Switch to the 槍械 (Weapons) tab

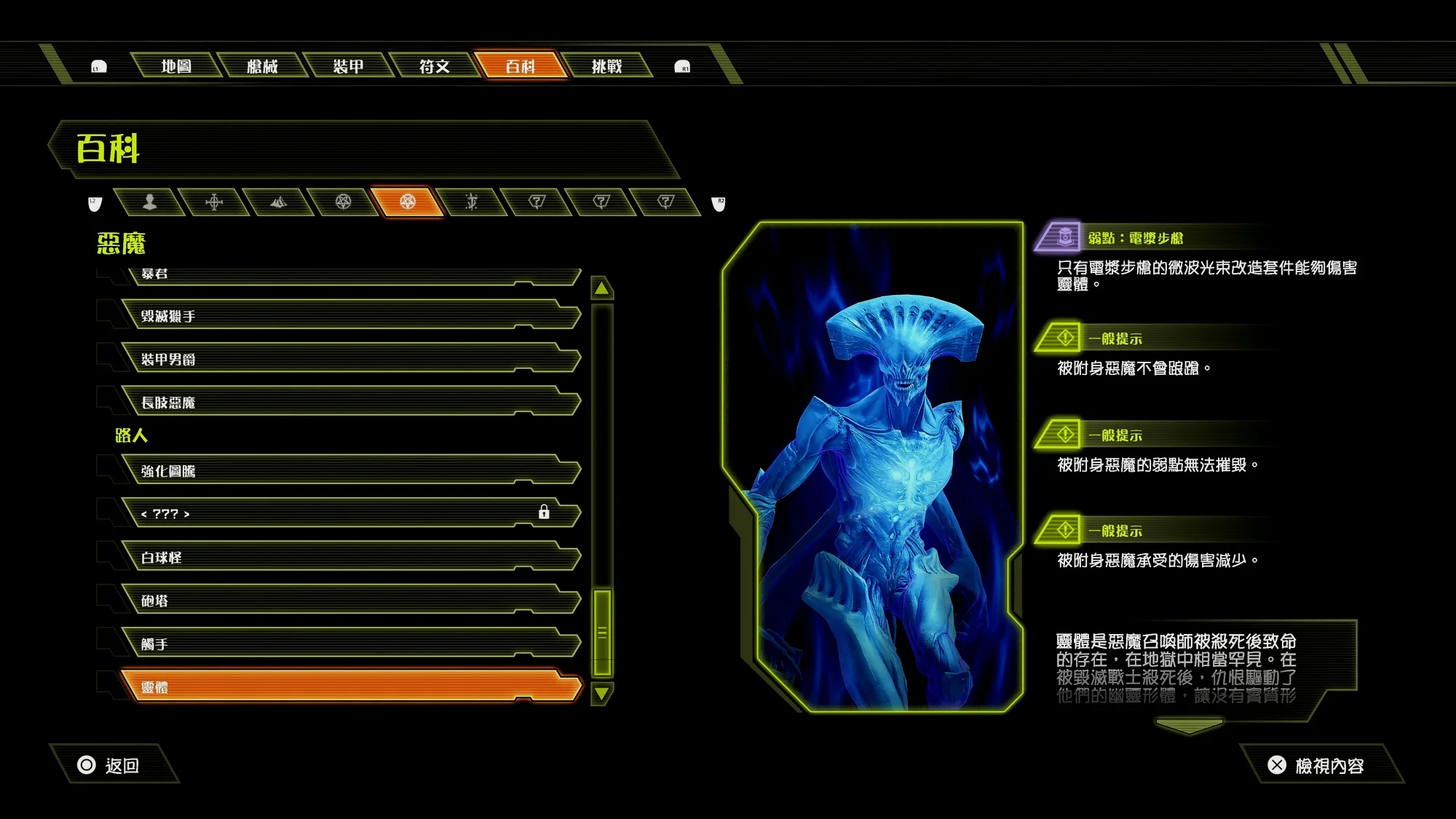pos(262,66)
